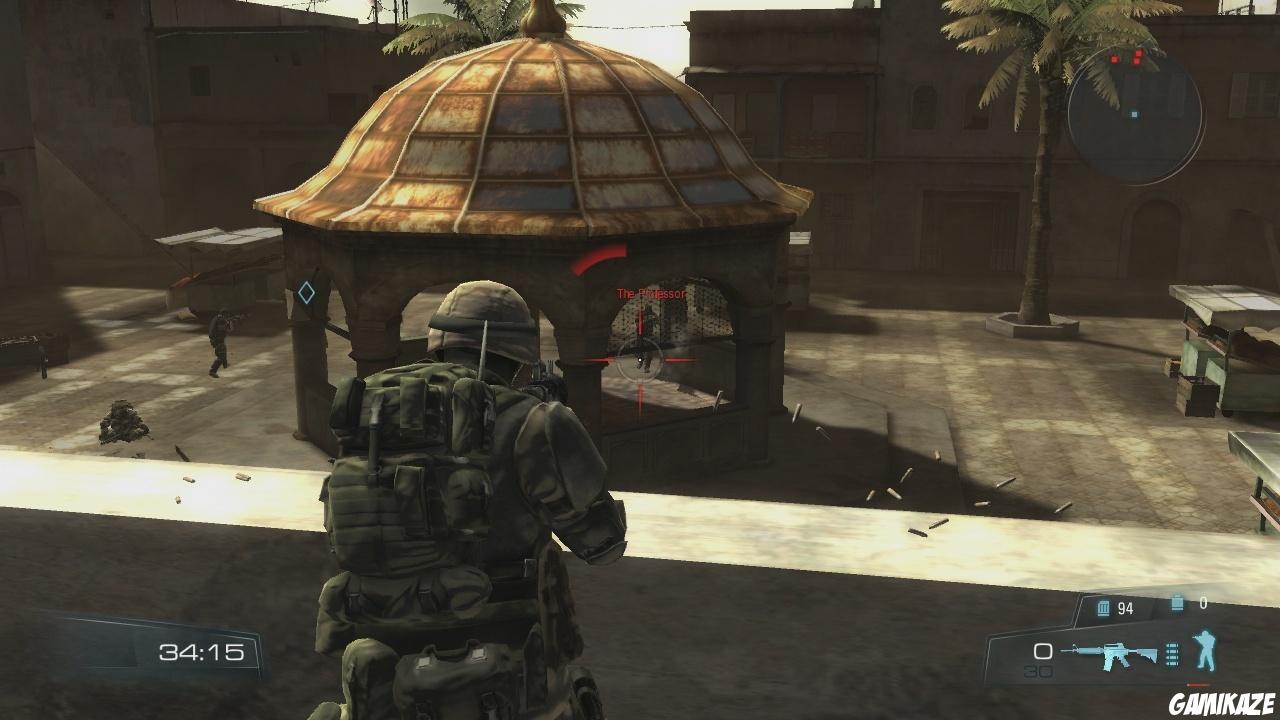Open the GAMIKAZE watermark link

click(1220, 702)
